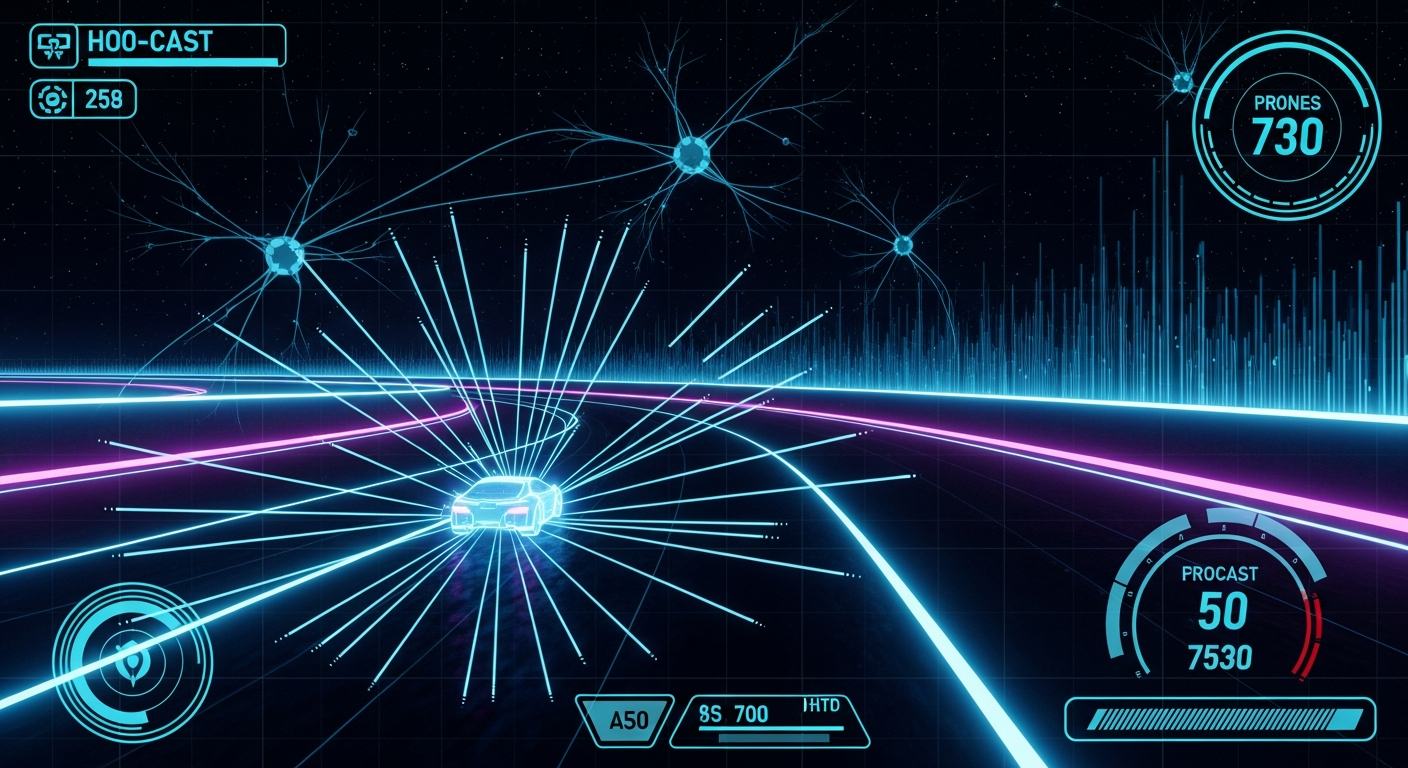The width and height of the screenshot is (1408, 768).
Task: Select the 8S 700 HTD panel
Action: click(x=770, y=720)
